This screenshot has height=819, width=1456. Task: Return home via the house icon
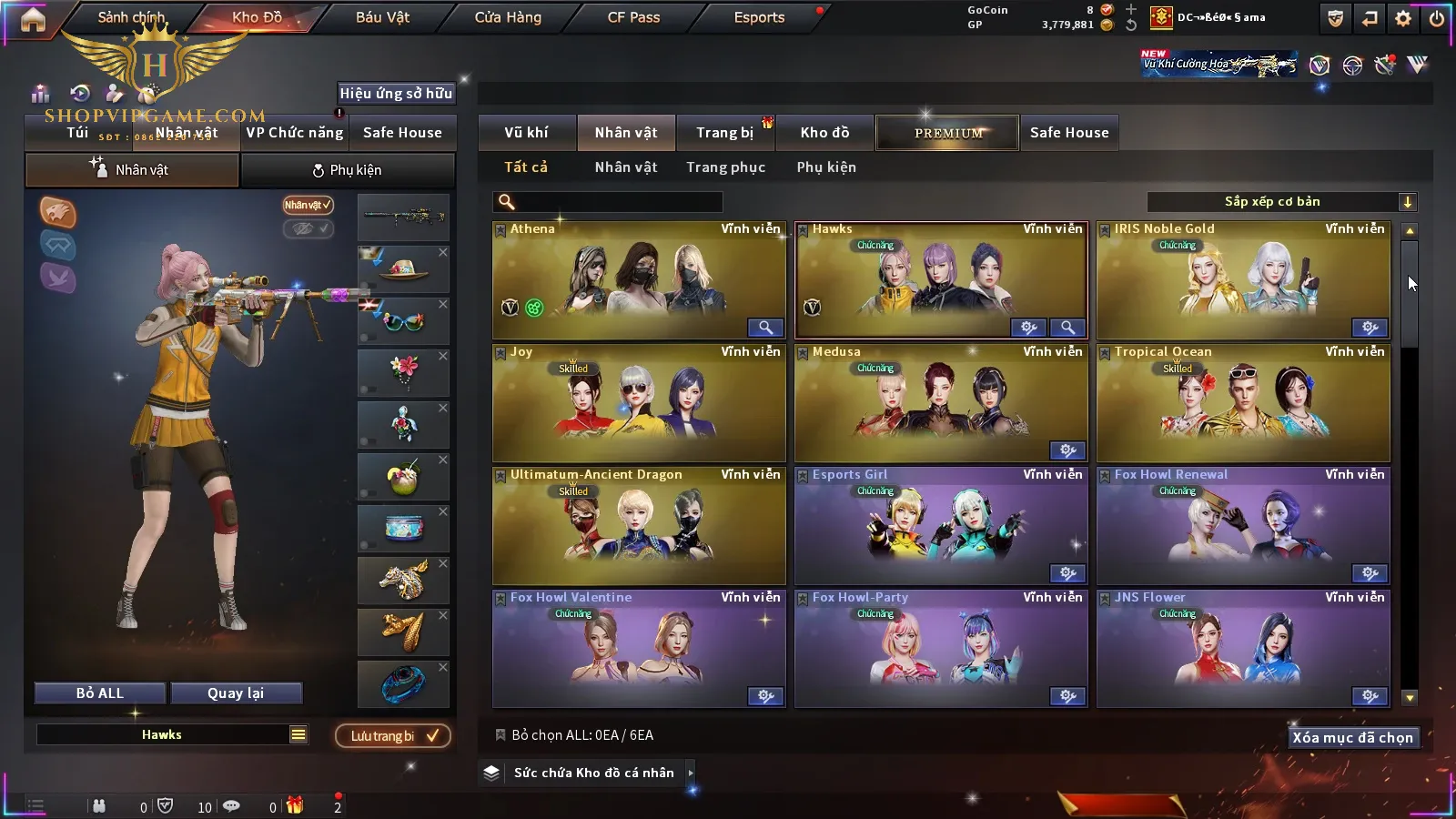[33, 19]
